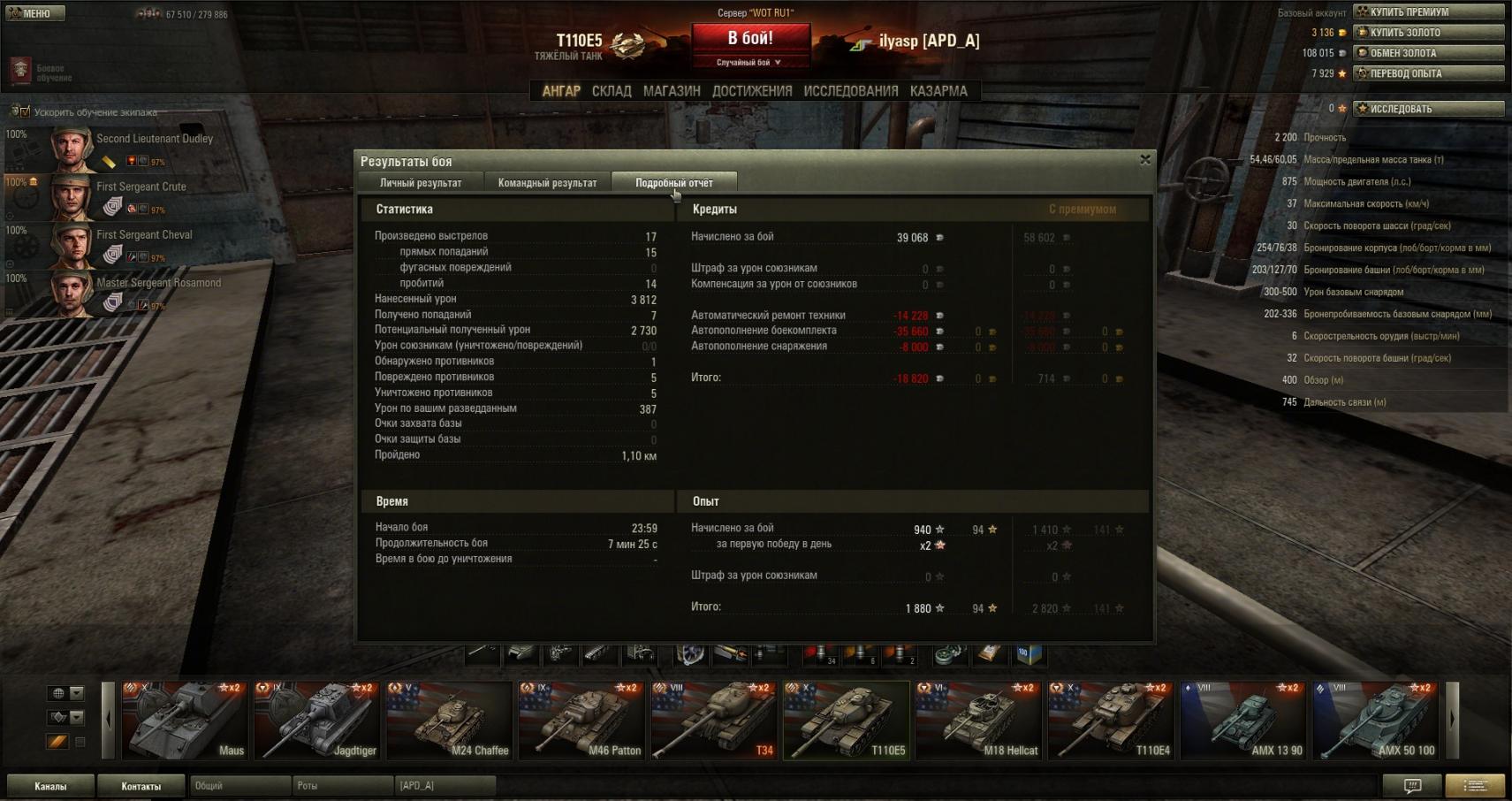
Task: Click Перевод опыта button
Action: click(1428, 73)
